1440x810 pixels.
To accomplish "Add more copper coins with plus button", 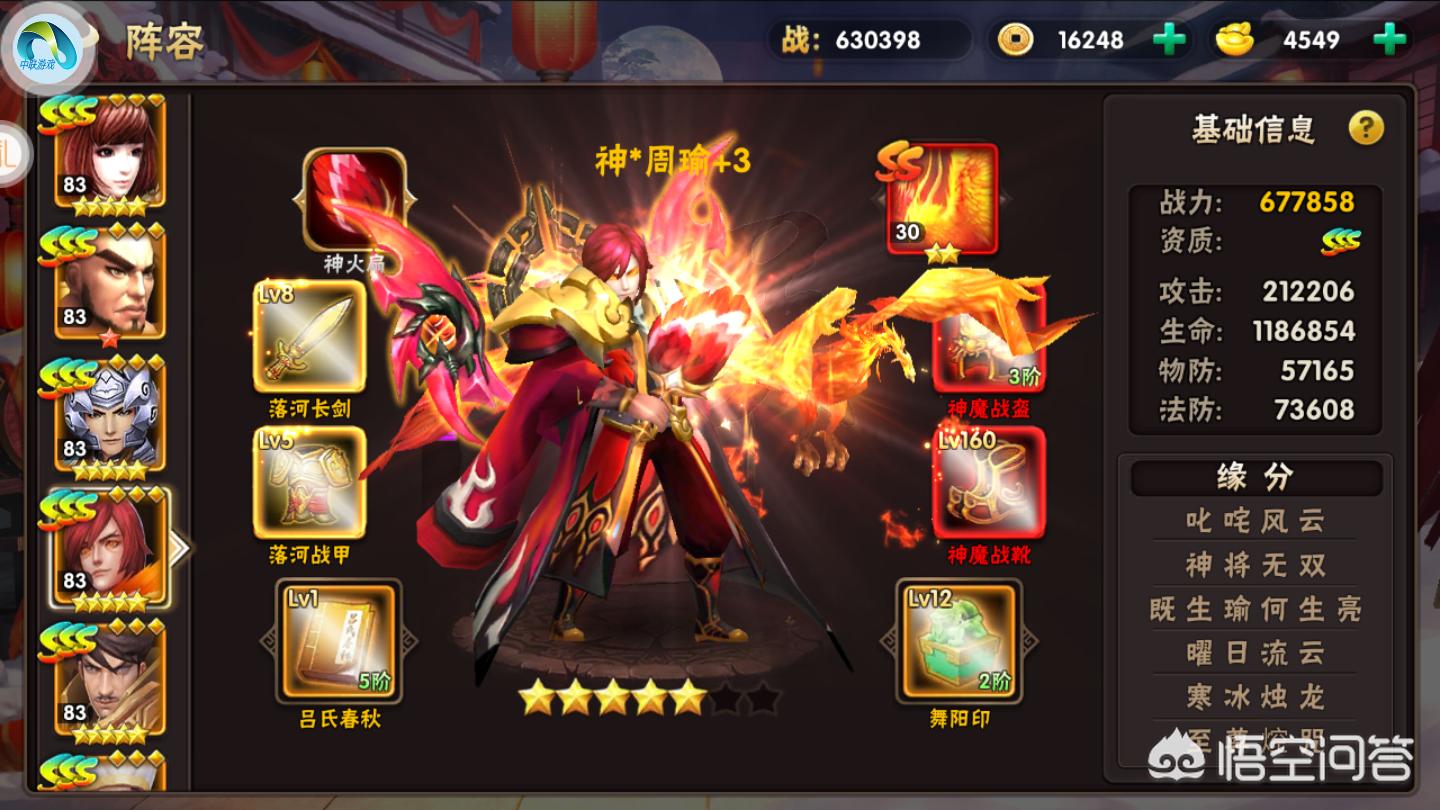I will 1169,40.
